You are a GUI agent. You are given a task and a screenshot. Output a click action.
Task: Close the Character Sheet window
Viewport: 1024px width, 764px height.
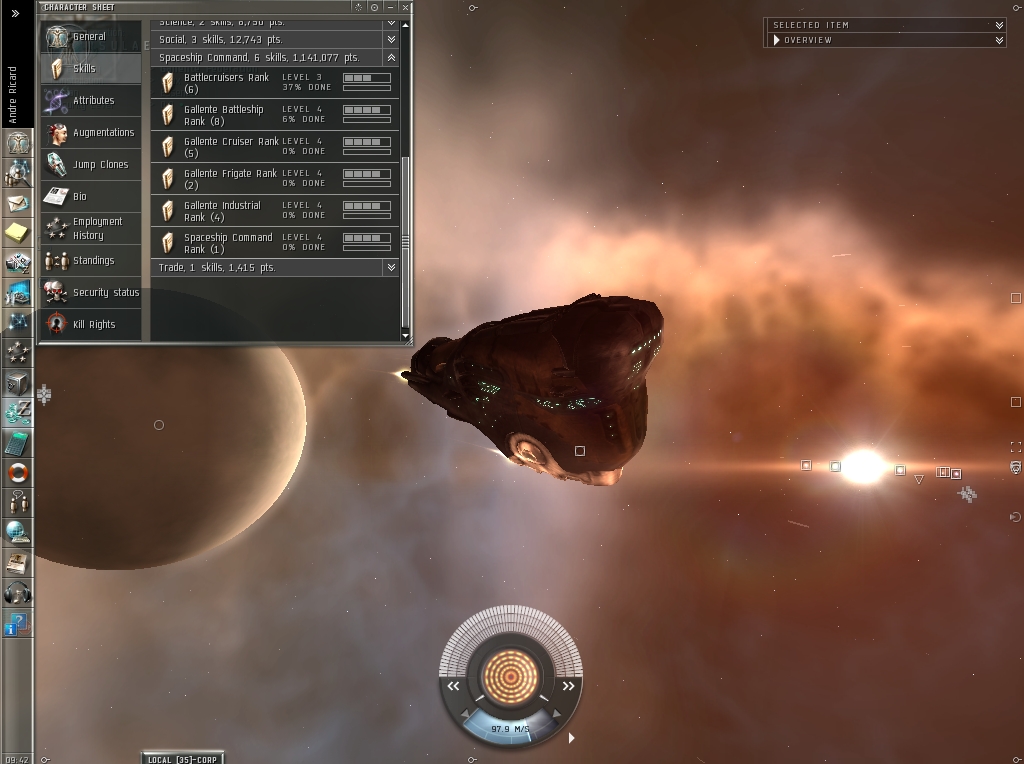pyautogui.click(x=405, y=7)
